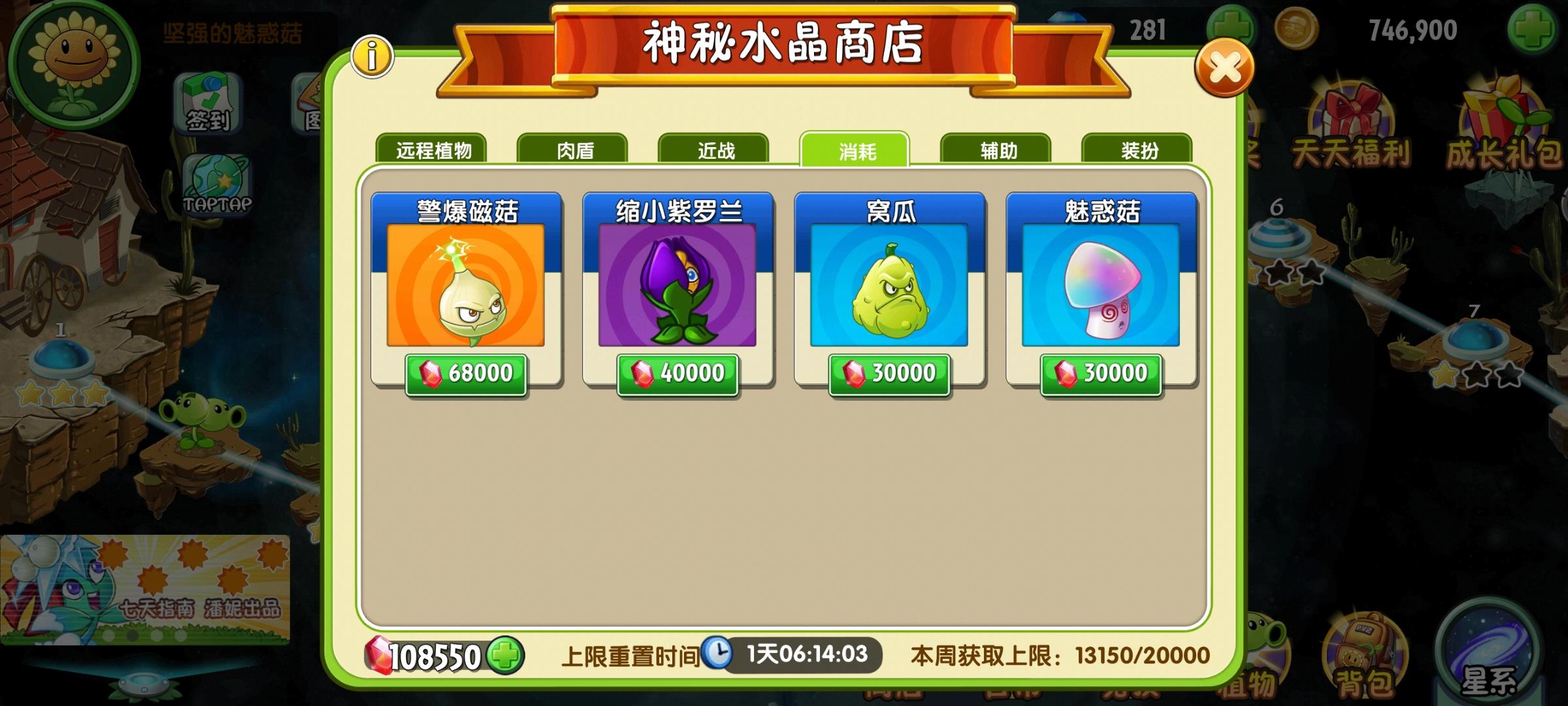Screen dimensions: 1568x706
Task: Select the 辅助 category
Action: tap(995, 149)
